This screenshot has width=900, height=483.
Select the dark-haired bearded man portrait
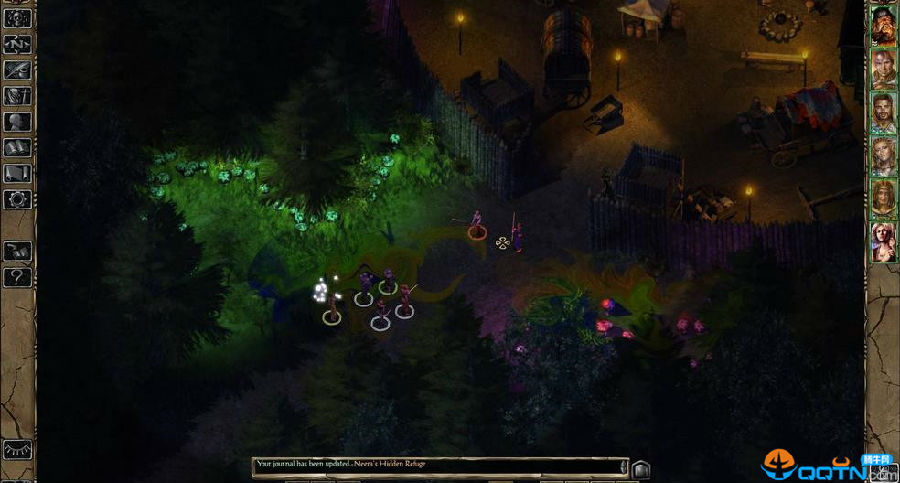[x=883, y=112]
